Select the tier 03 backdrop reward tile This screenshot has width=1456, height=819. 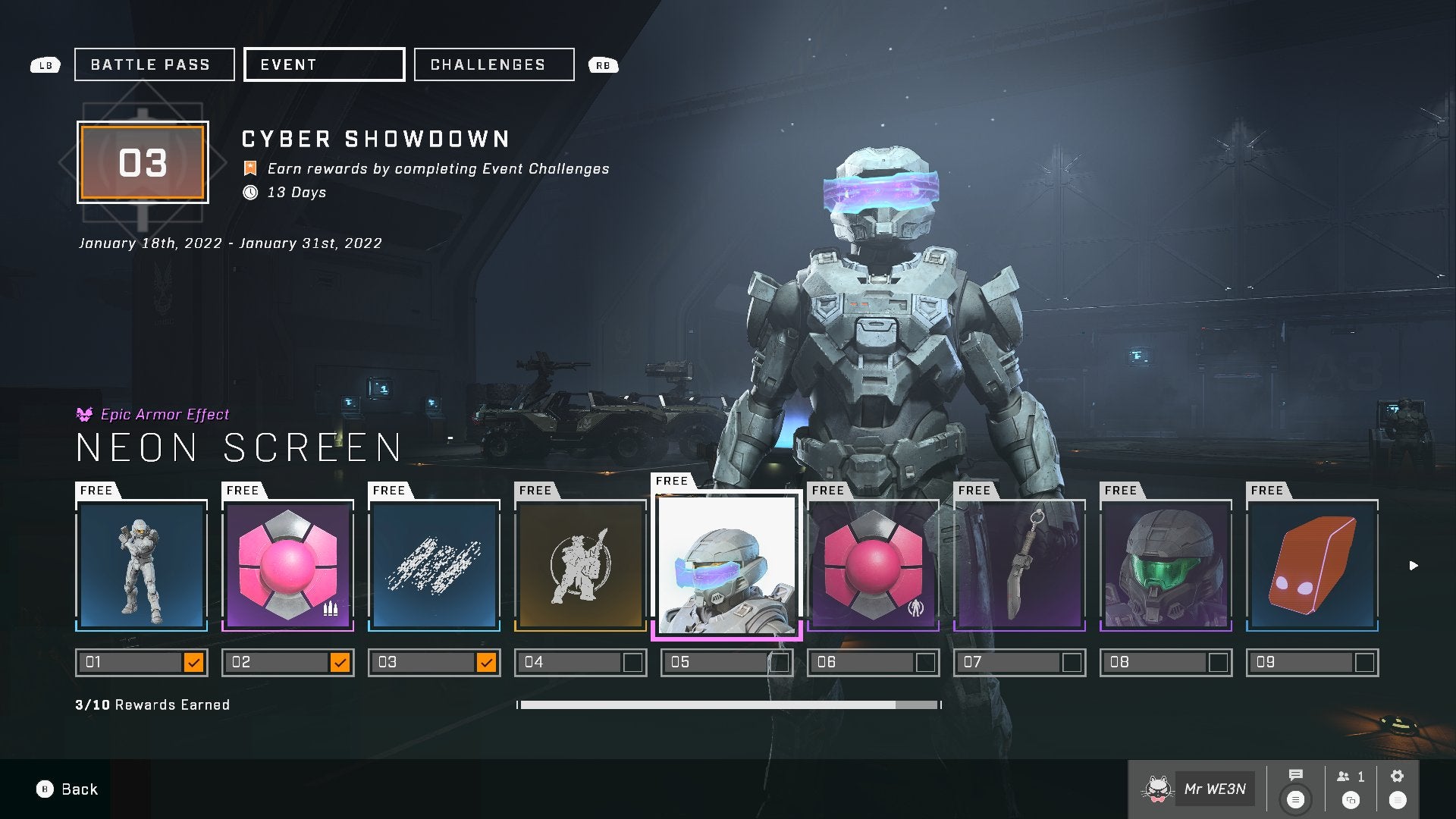tap(435, 565)
